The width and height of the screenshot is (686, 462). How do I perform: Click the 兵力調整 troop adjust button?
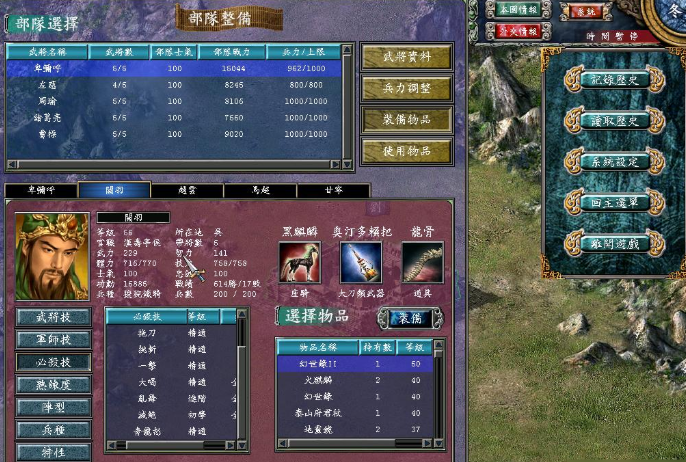click(x=406, y=88)
